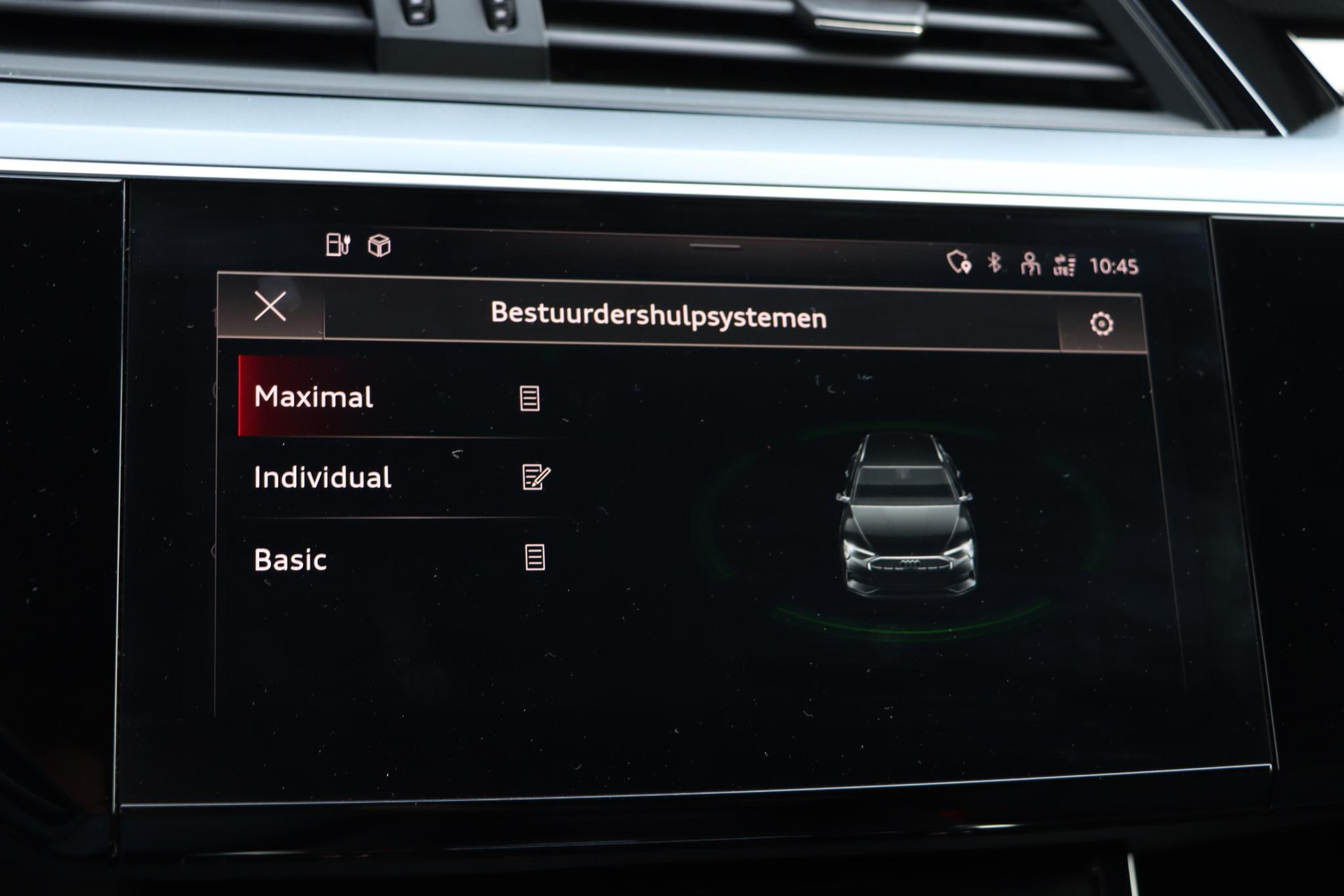Switch to the Basic assistance profile
1344x896 pixels.
point(290,560)
